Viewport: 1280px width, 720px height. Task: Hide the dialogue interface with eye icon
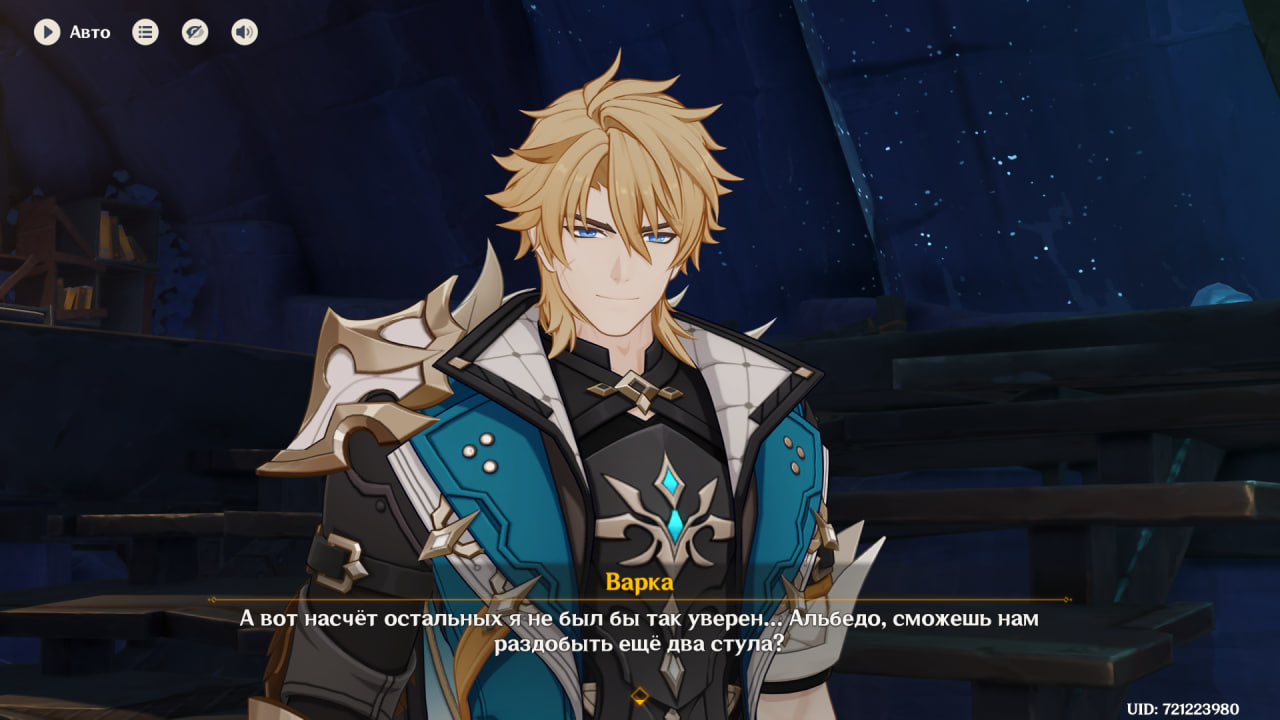195,32
